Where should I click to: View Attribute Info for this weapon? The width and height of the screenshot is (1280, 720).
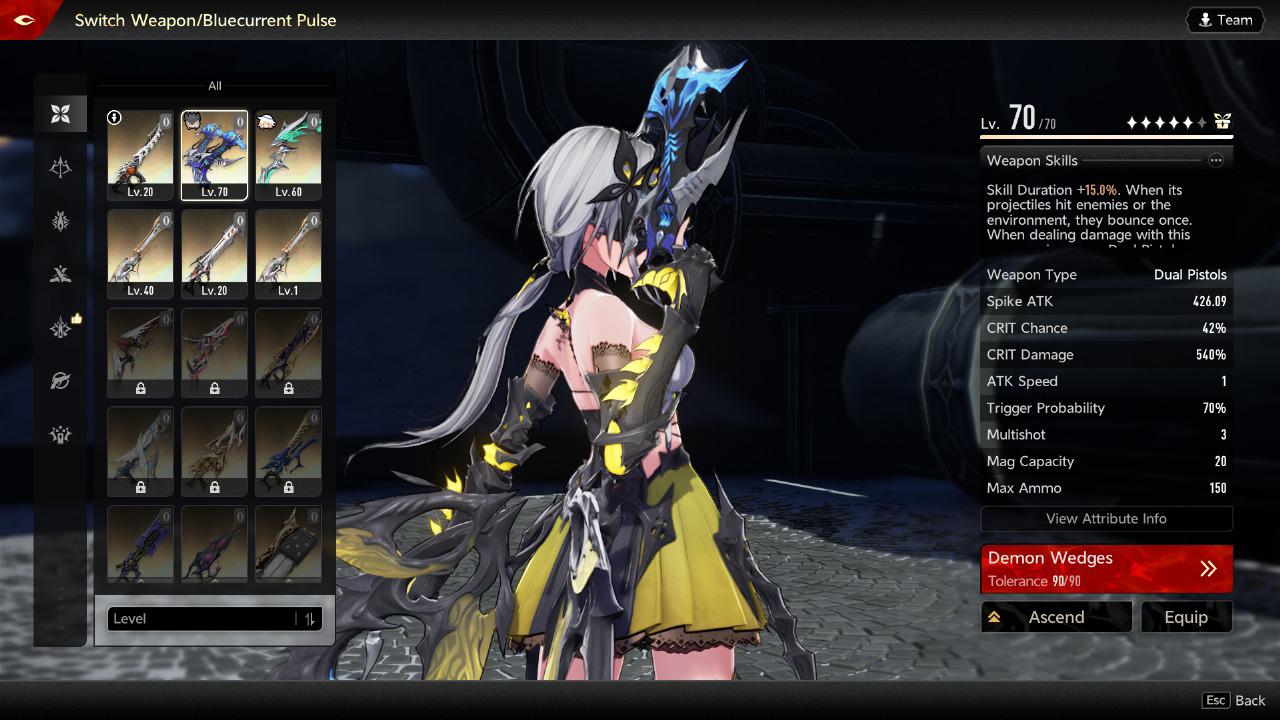(1106, 519)
